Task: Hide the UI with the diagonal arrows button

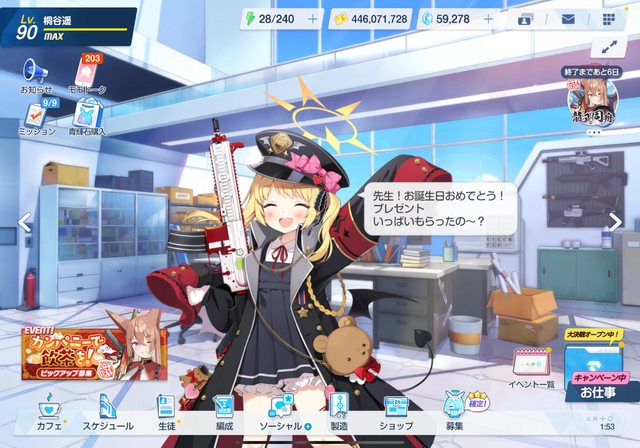Action: [x=608, y=47]
